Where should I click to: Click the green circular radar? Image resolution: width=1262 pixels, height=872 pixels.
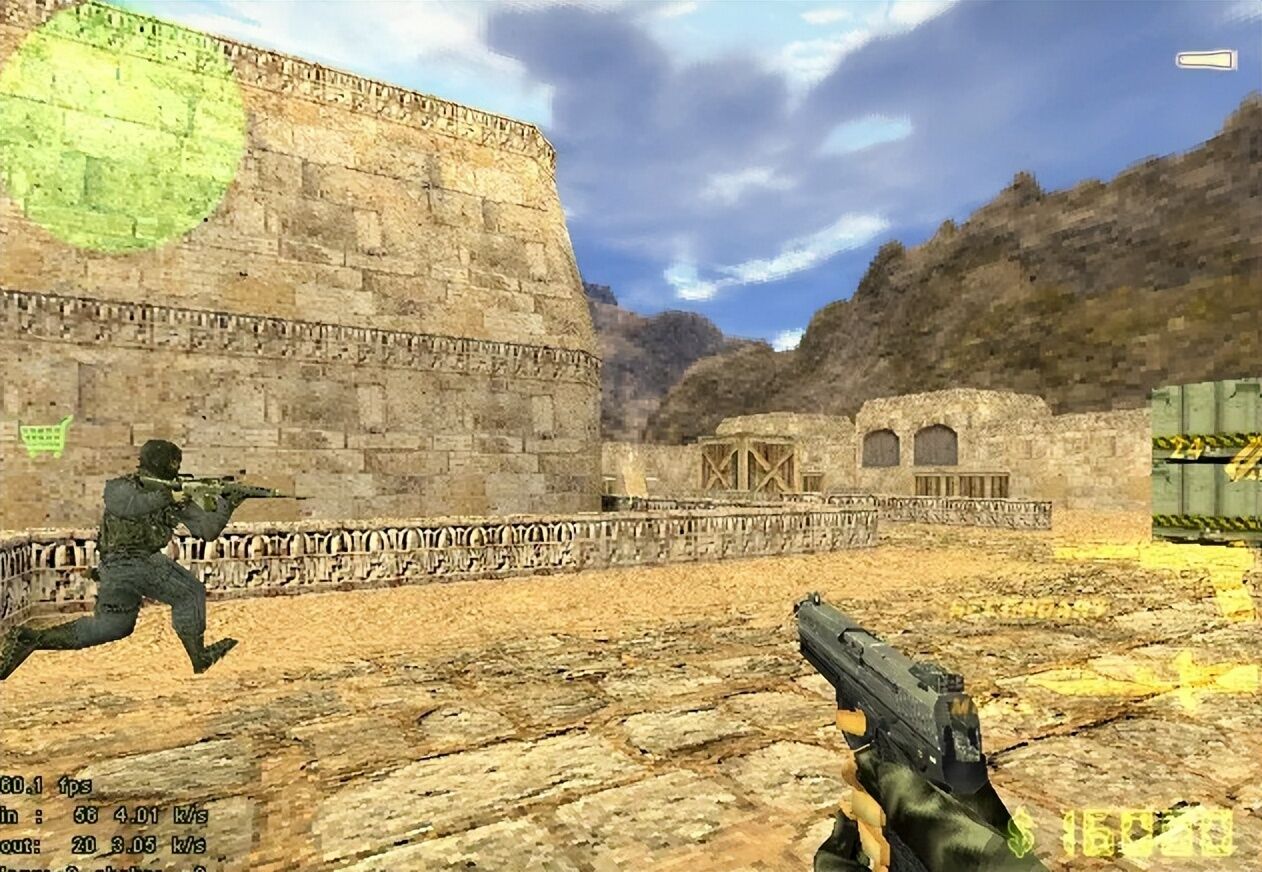tap(118, 128)
